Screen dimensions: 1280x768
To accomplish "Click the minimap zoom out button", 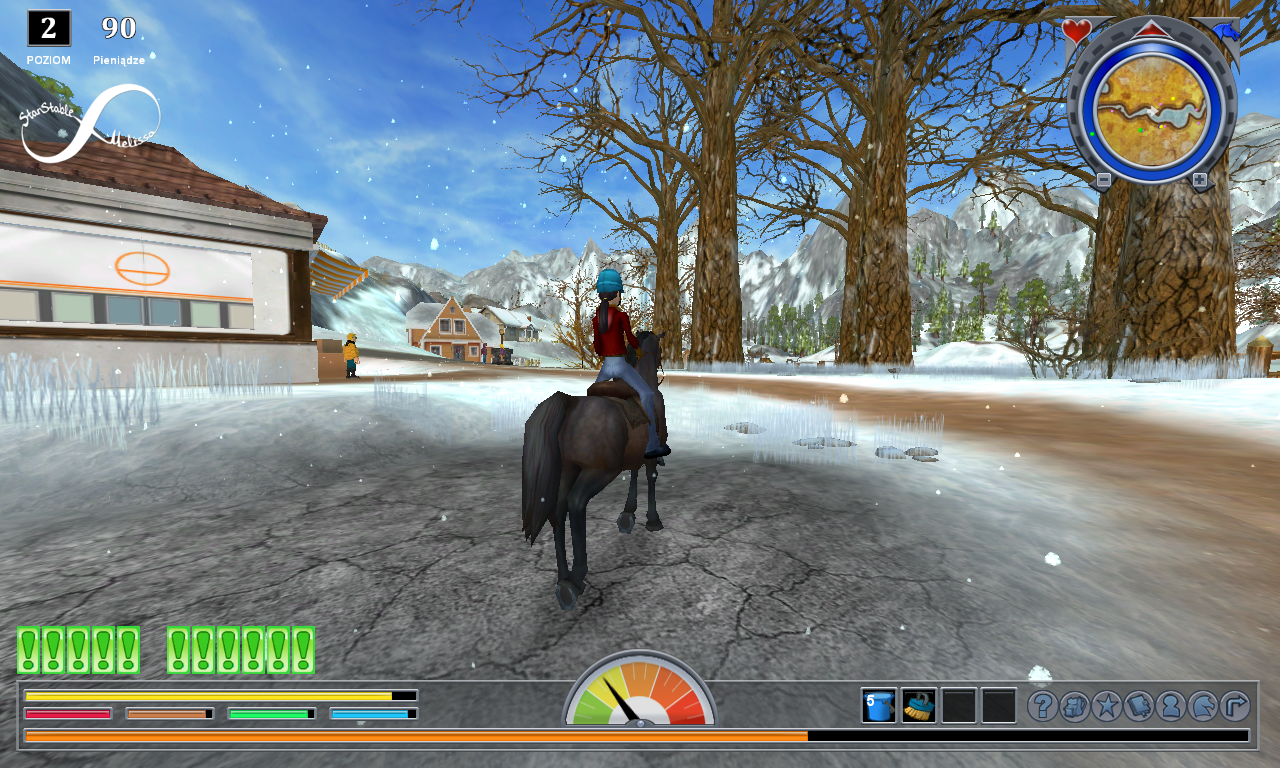I will (x=1105, y=181).
